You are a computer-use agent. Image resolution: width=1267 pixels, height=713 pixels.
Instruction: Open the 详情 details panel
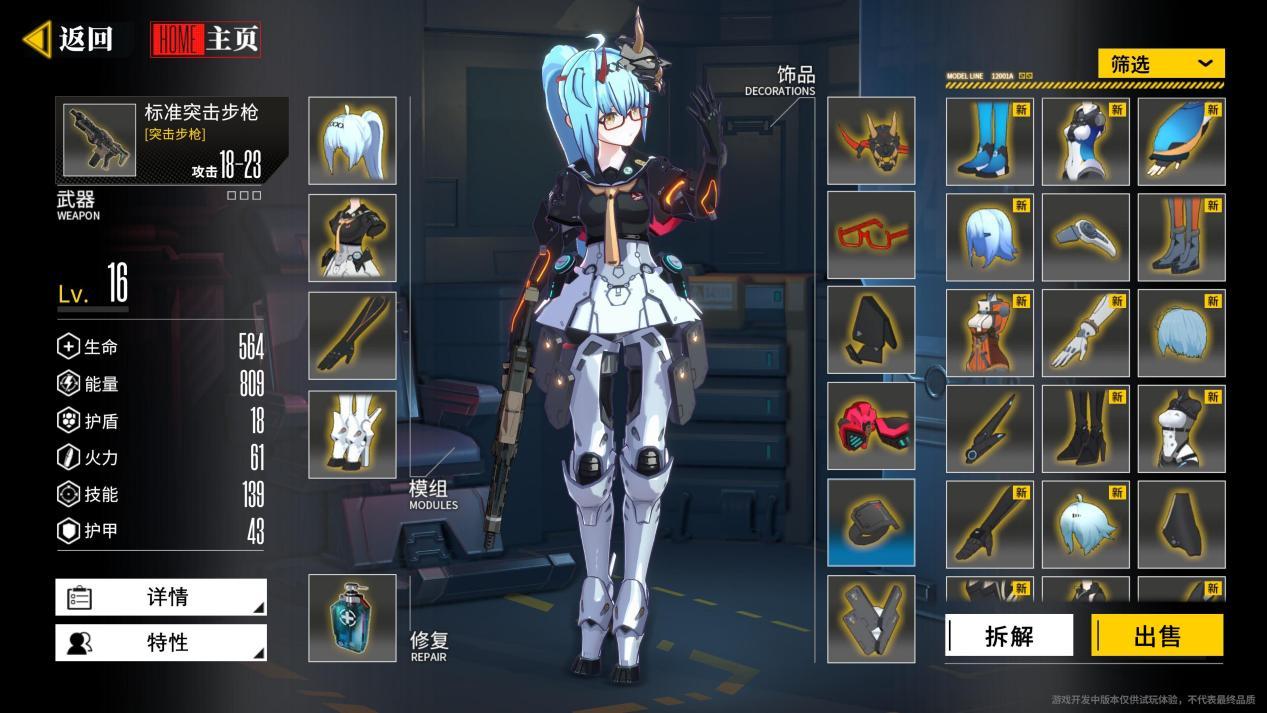coord(161,597)
